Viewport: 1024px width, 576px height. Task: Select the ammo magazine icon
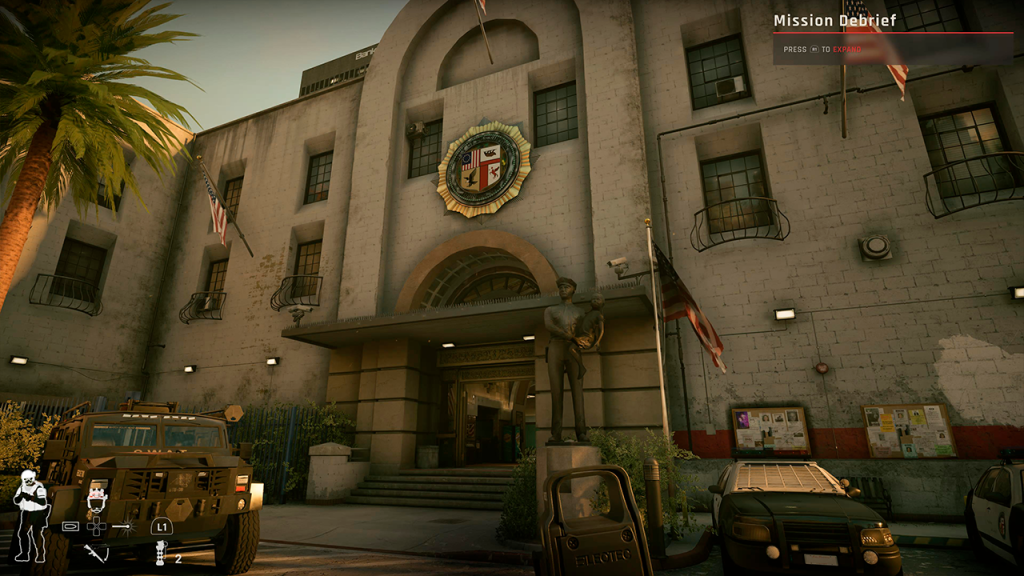[71, 525]
